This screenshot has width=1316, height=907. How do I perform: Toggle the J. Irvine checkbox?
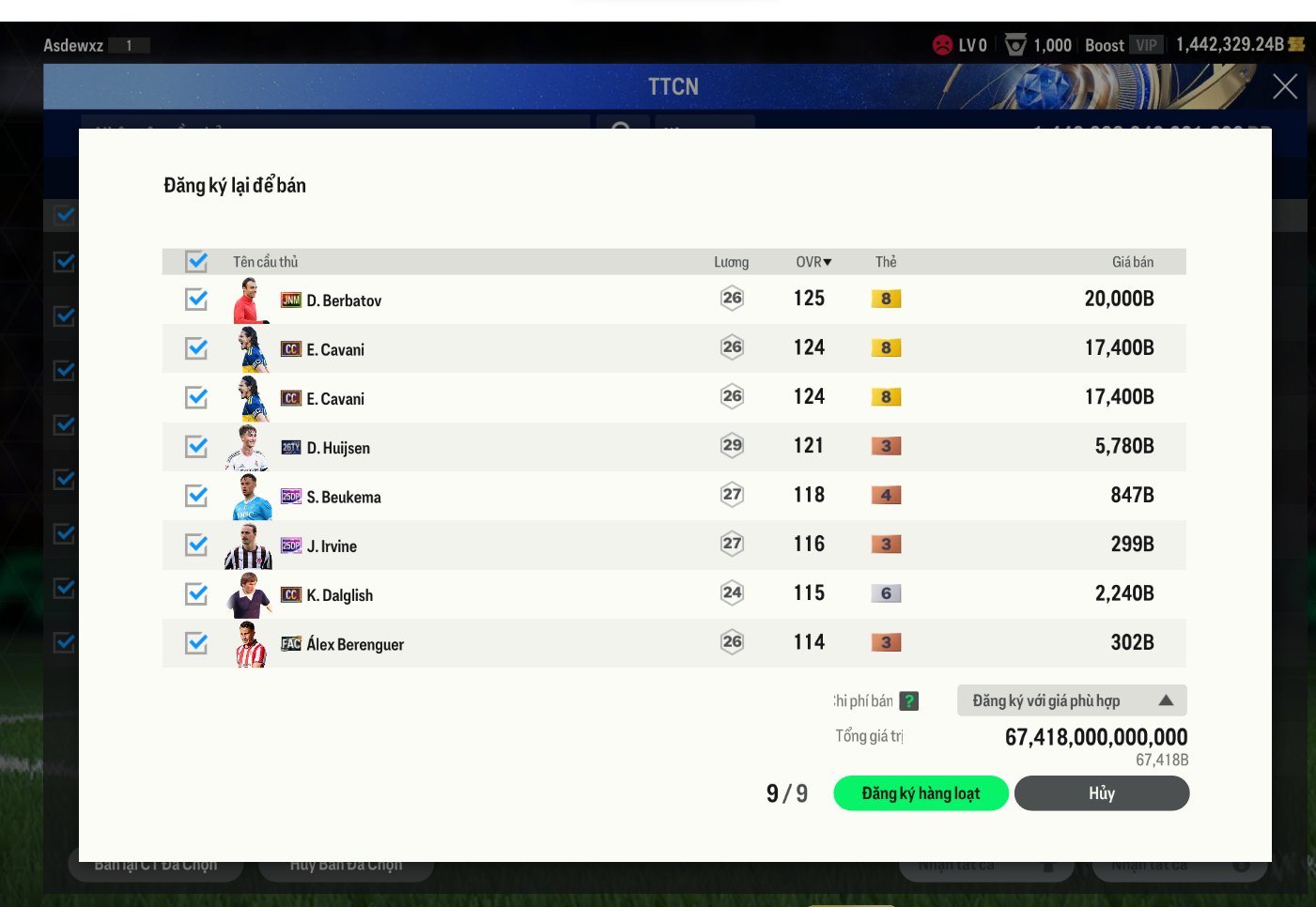tap(196, 545)
